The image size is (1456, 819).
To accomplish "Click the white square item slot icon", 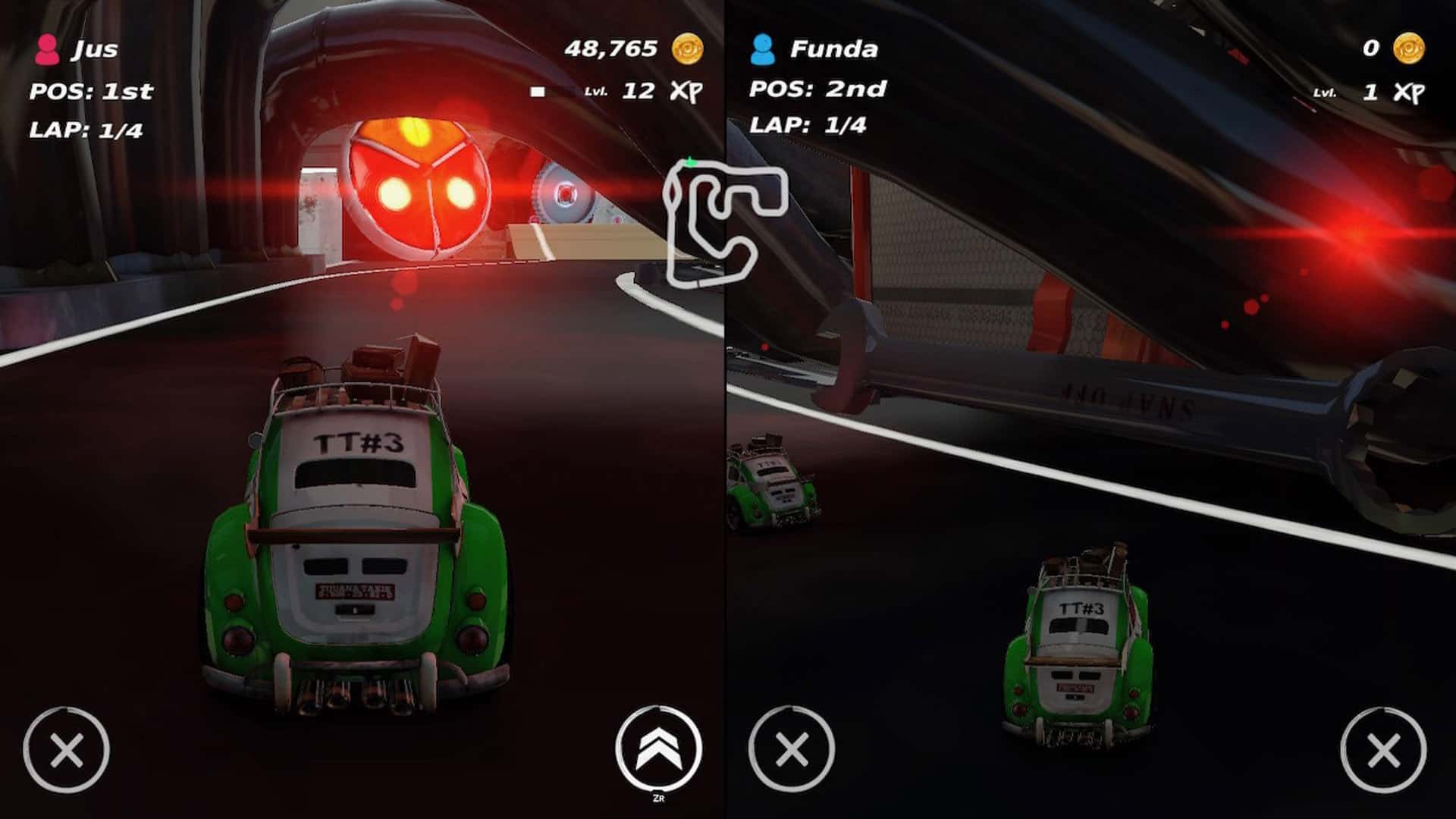I will pos(538,93).
